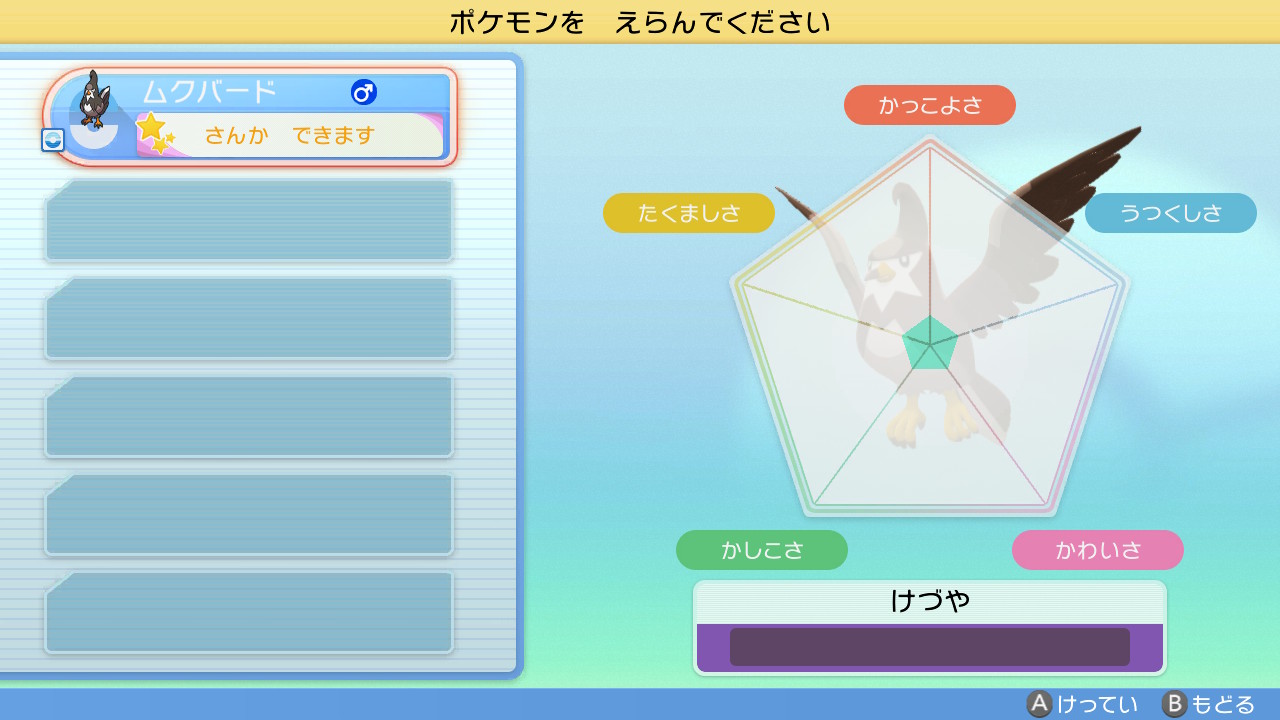
Task: Click the first empty party slot
Action: tap(248, 220)
